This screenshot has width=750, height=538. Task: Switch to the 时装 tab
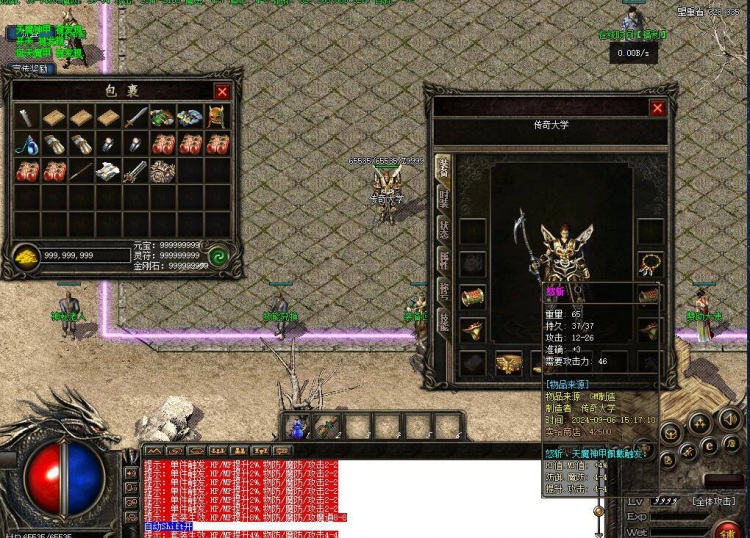[x=443, y=199]
